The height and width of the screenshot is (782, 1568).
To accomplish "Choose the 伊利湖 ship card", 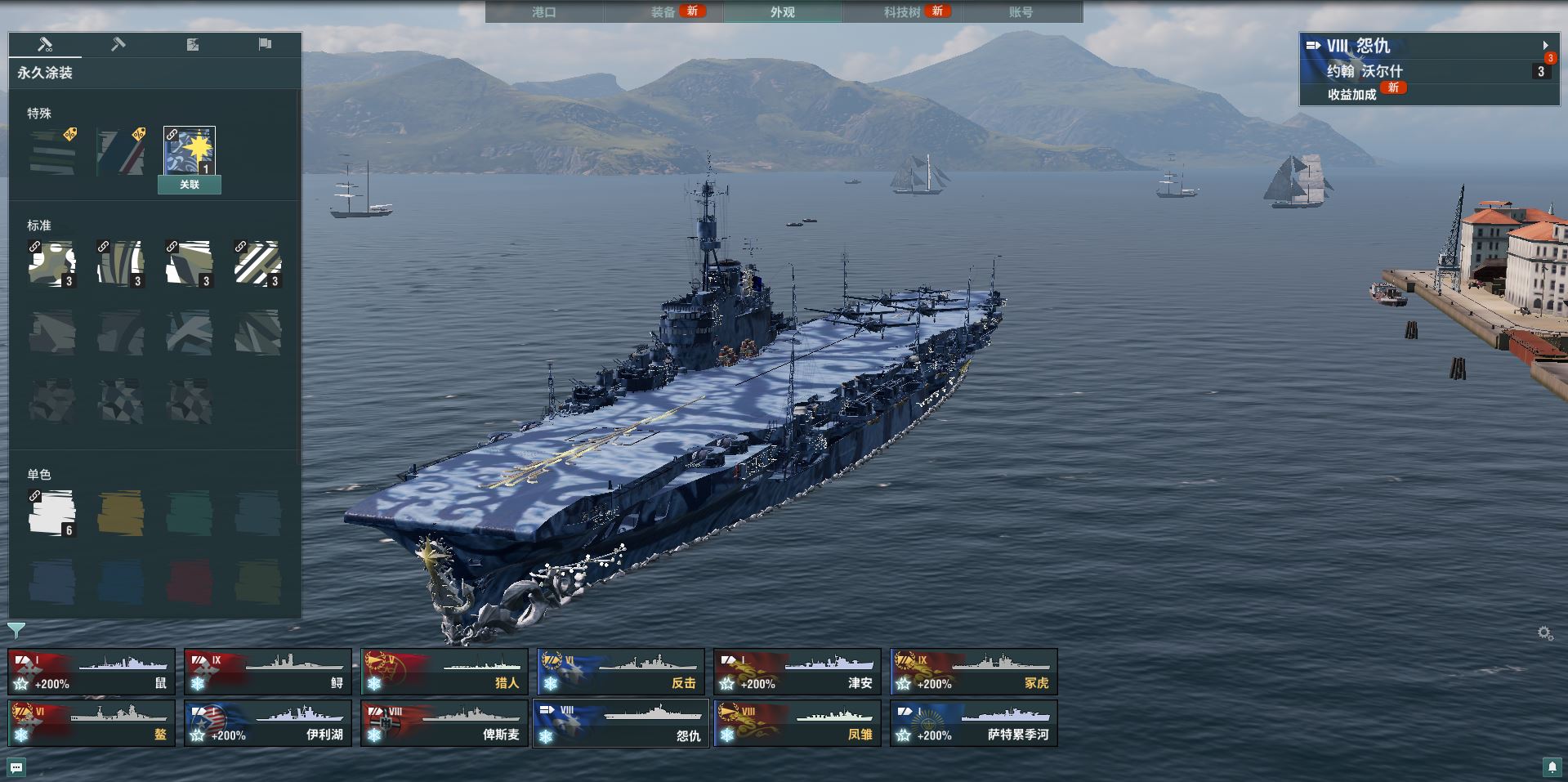I will [268, 723].
